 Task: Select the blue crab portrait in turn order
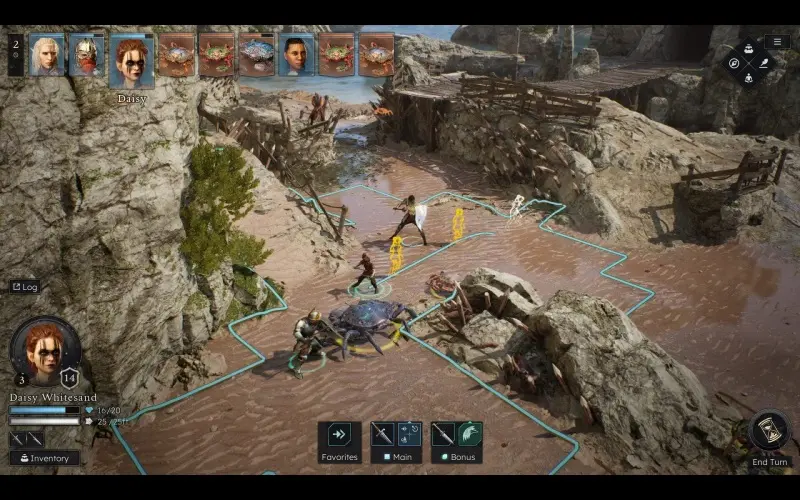pyautogui.click(x=256, y=55)
